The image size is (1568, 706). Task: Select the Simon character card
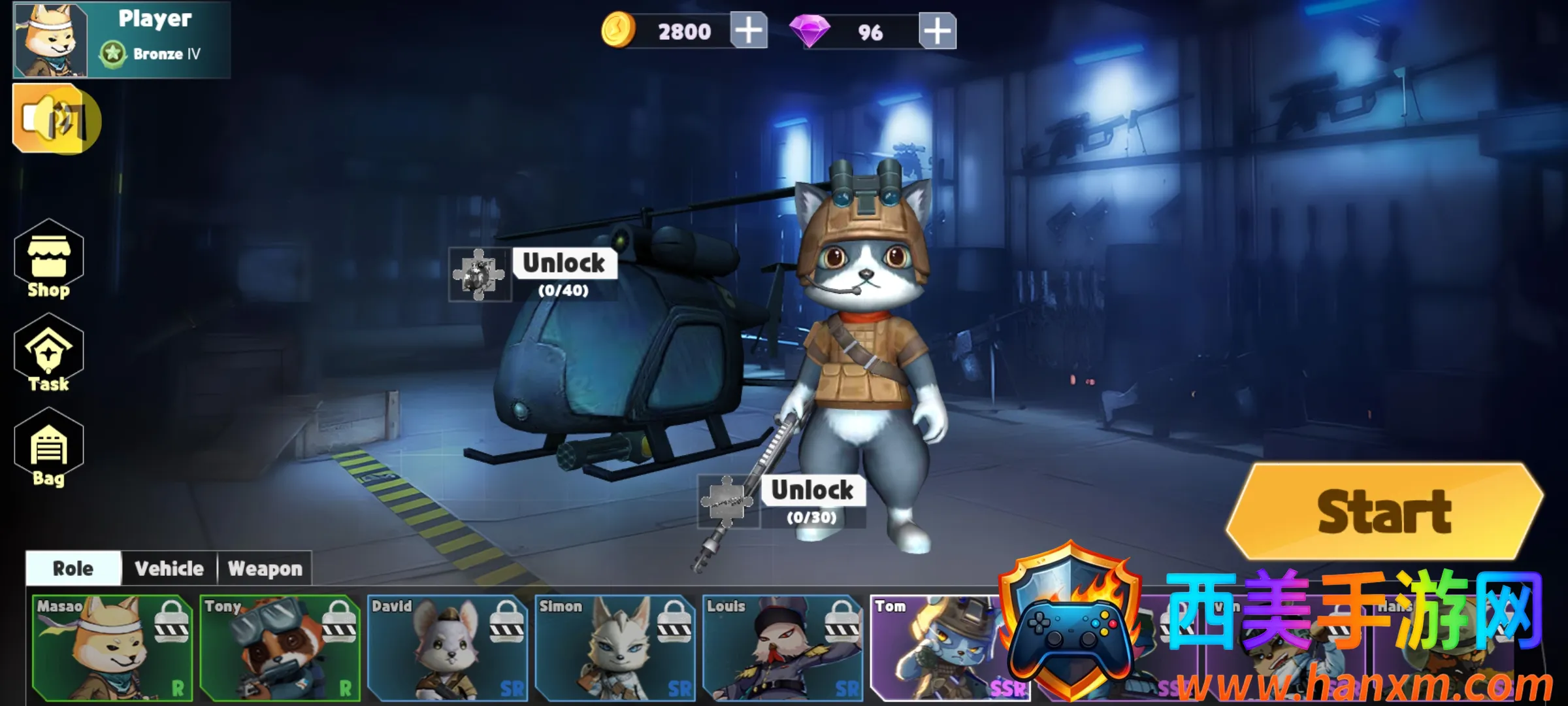click(x=615, y=647)
